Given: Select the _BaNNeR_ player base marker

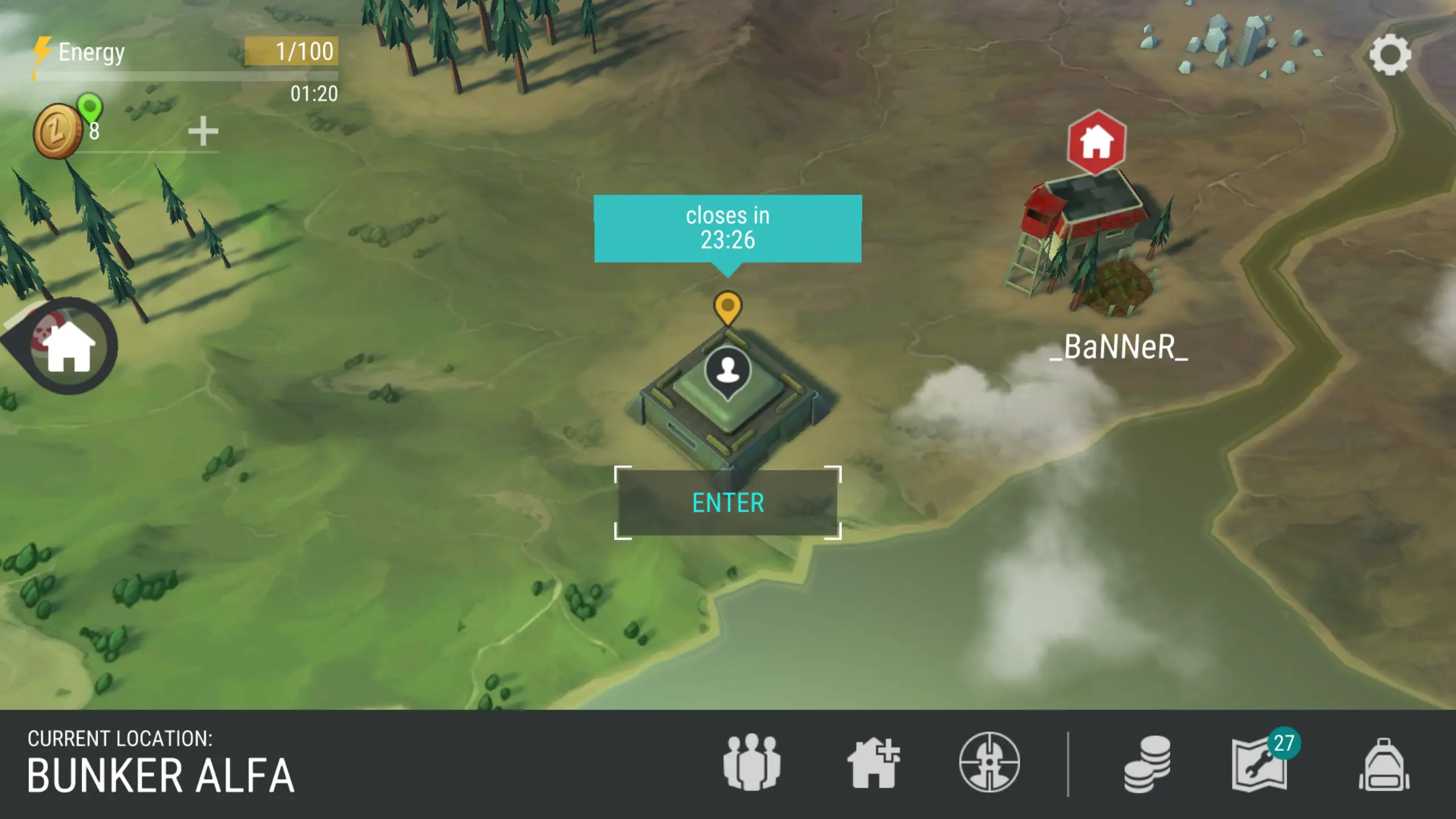Looking at the screenshot, I should pyautogui.click(x=1096, y=142).
